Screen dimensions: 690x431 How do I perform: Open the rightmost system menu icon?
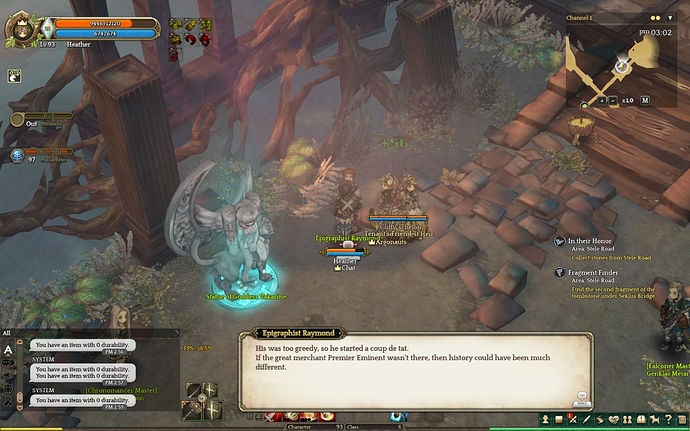click(x=682, y=419)
